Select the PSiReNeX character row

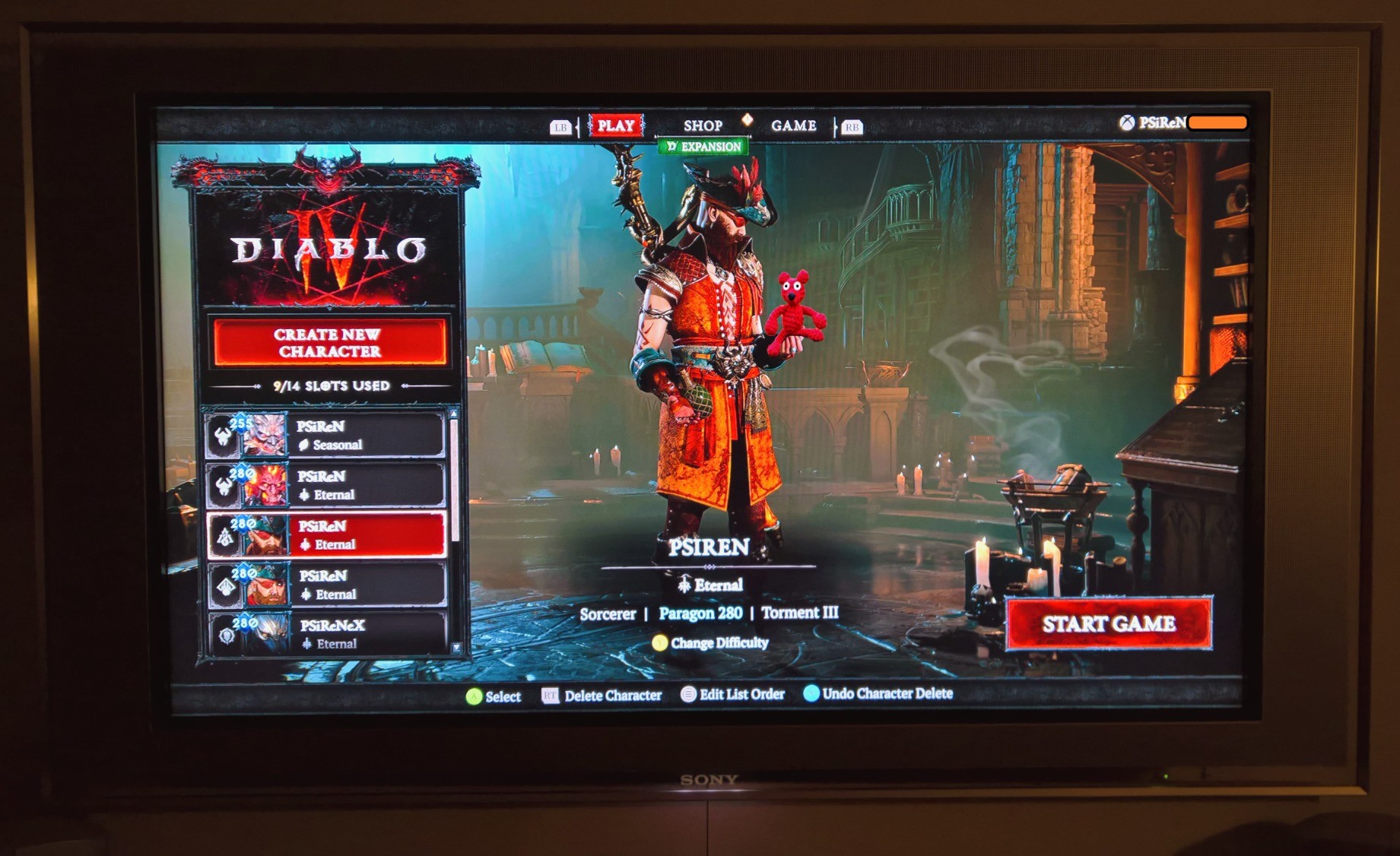[x=327, y=634]
